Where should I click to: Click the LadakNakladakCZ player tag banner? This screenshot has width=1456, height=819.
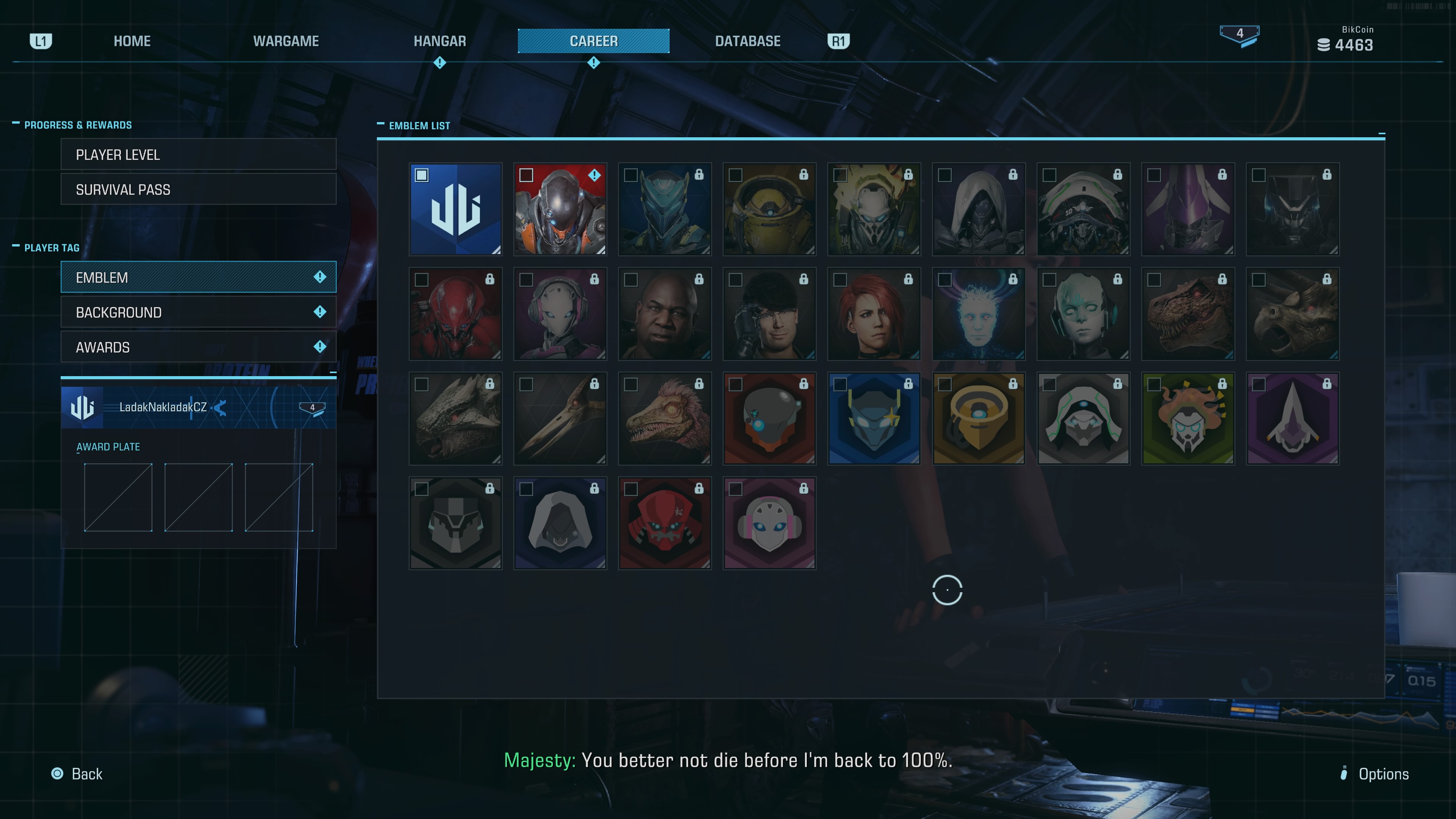pos(198,408)
